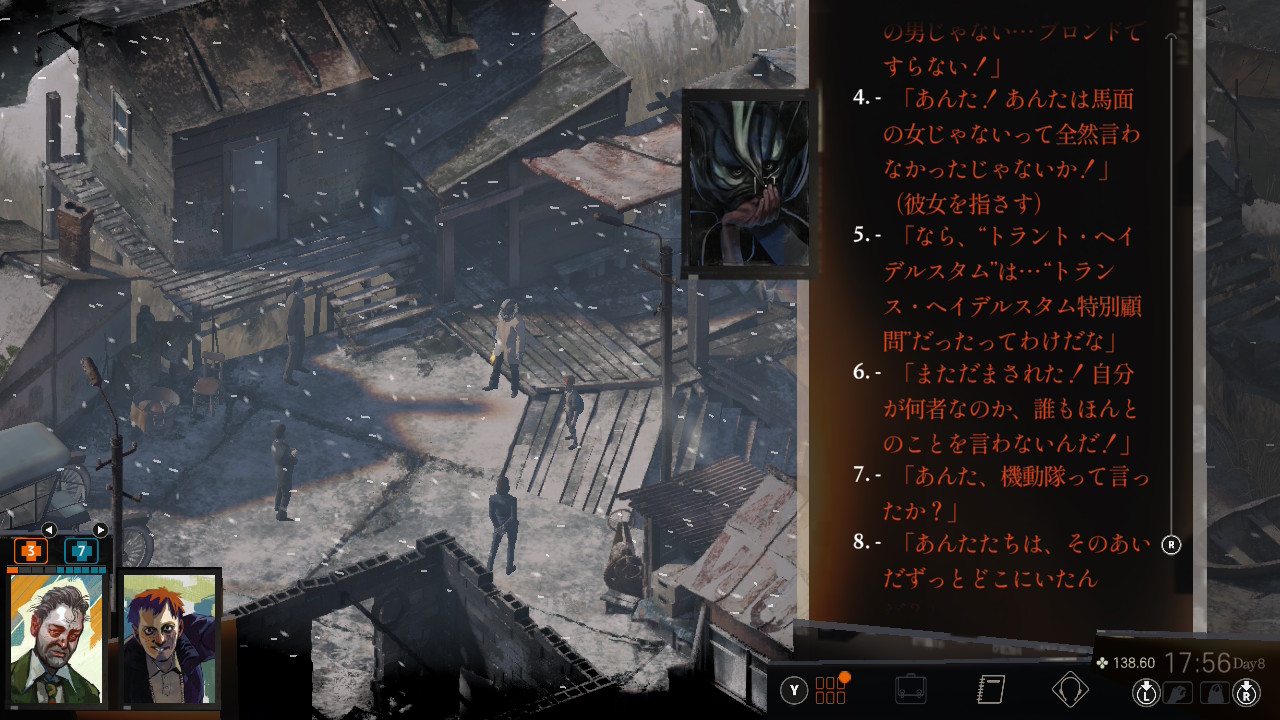Select the grabbing hand slot icon

[x=1178, y=691]
